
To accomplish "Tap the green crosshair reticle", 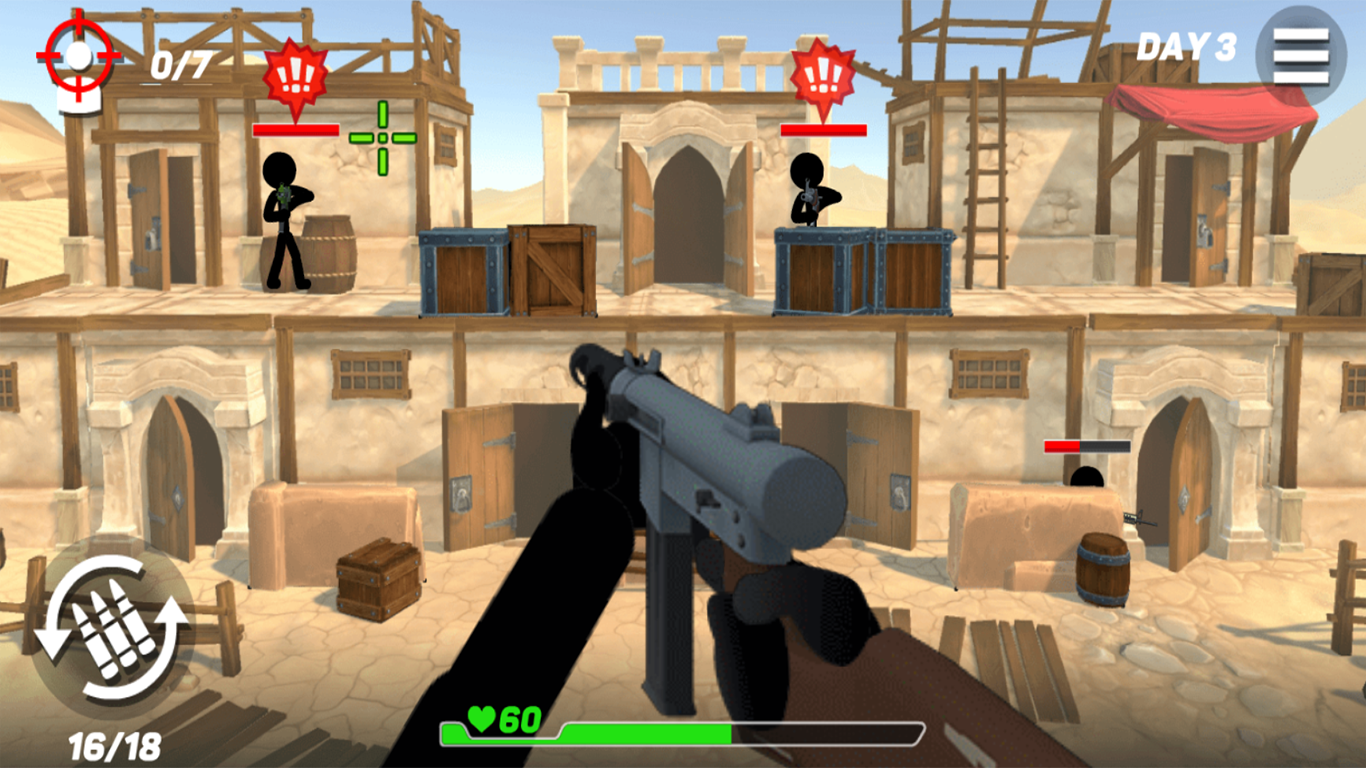I will [385, 136].
